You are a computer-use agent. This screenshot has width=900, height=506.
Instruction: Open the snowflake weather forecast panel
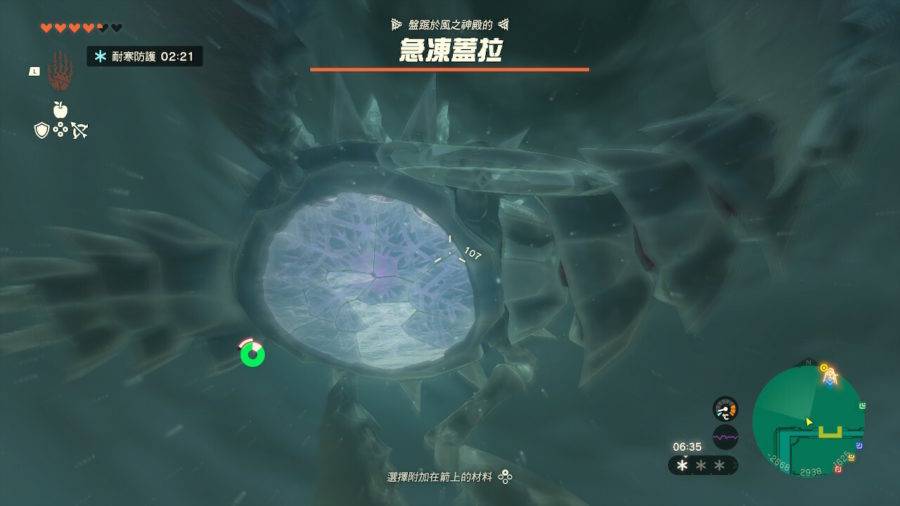[704, 465]
